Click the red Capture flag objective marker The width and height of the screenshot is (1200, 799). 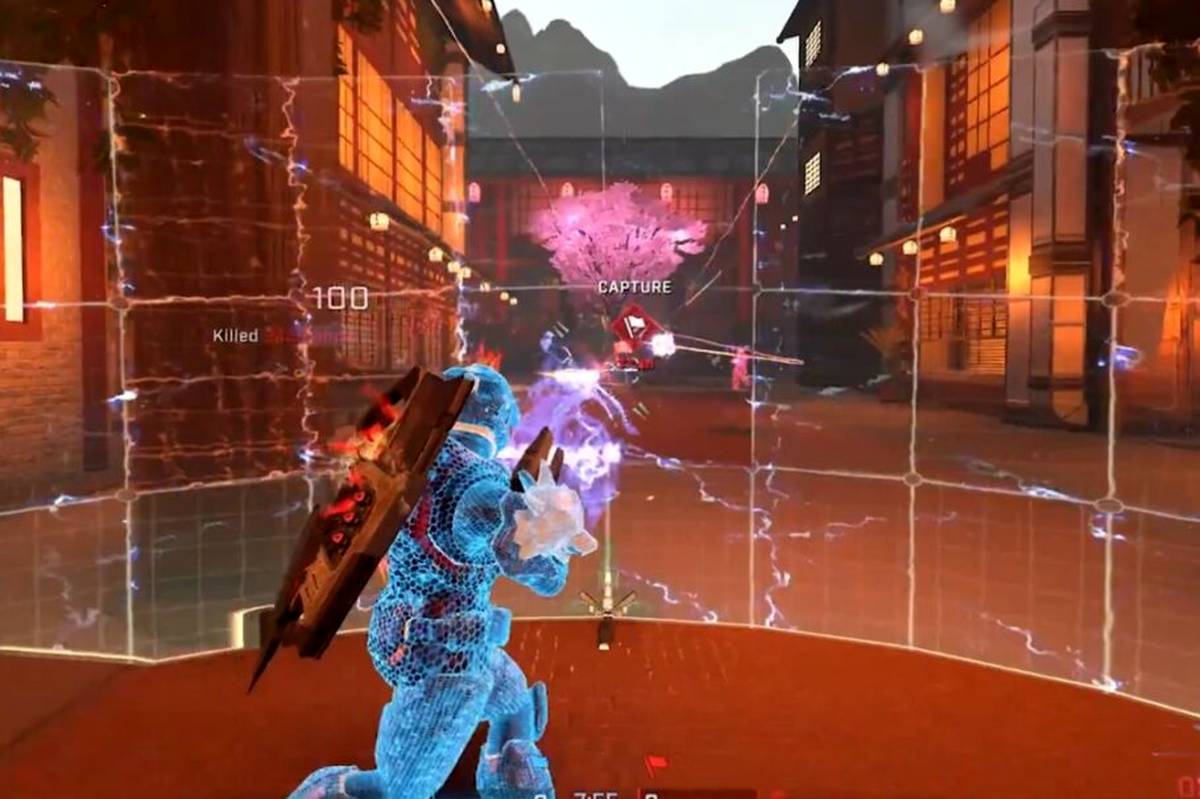point(634,324)
